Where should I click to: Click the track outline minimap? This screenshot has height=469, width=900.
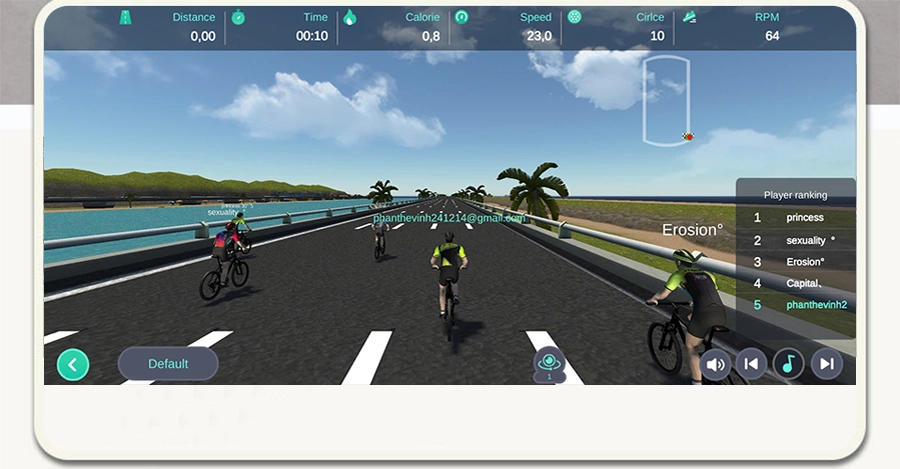point(667,98)
